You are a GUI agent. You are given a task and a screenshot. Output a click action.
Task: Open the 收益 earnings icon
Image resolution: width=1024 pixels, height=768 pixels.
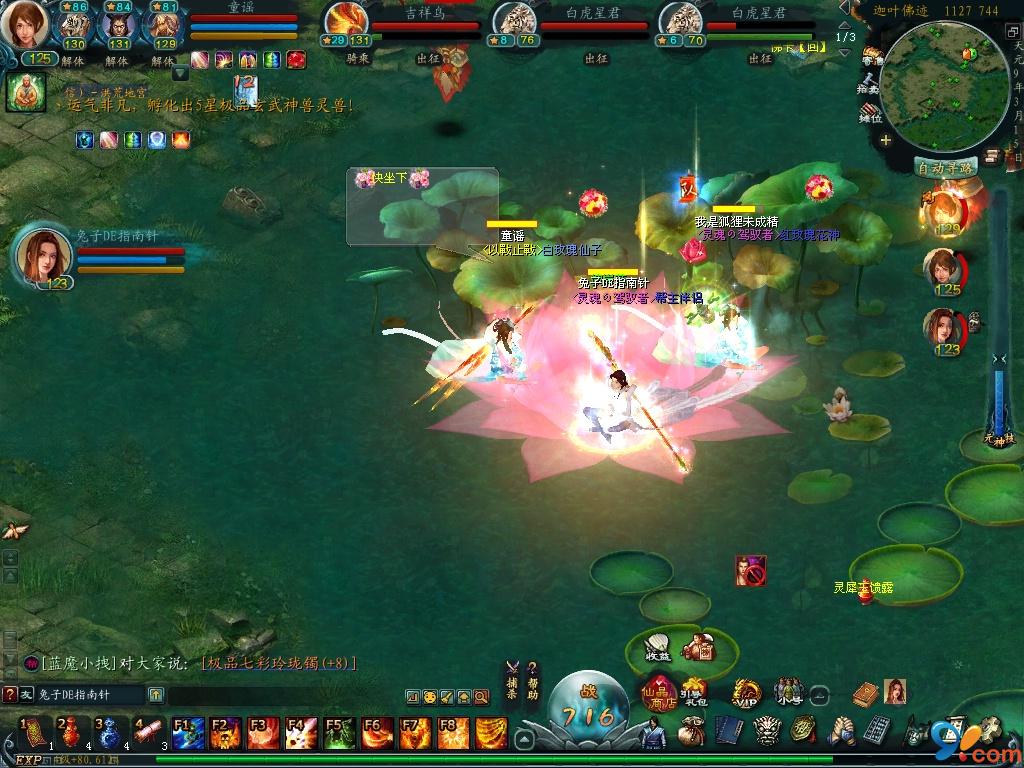click(x=658, y=647)
